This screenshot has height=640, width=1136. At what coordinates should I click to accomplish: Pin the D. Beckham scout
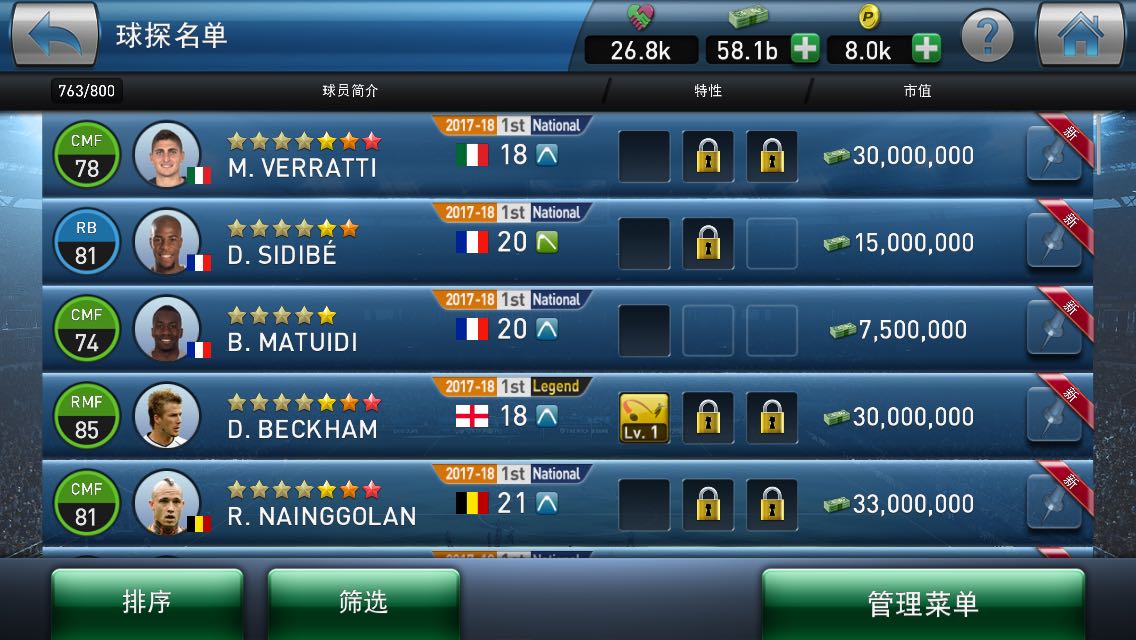pyautogui.click(x=1054, y=418)
